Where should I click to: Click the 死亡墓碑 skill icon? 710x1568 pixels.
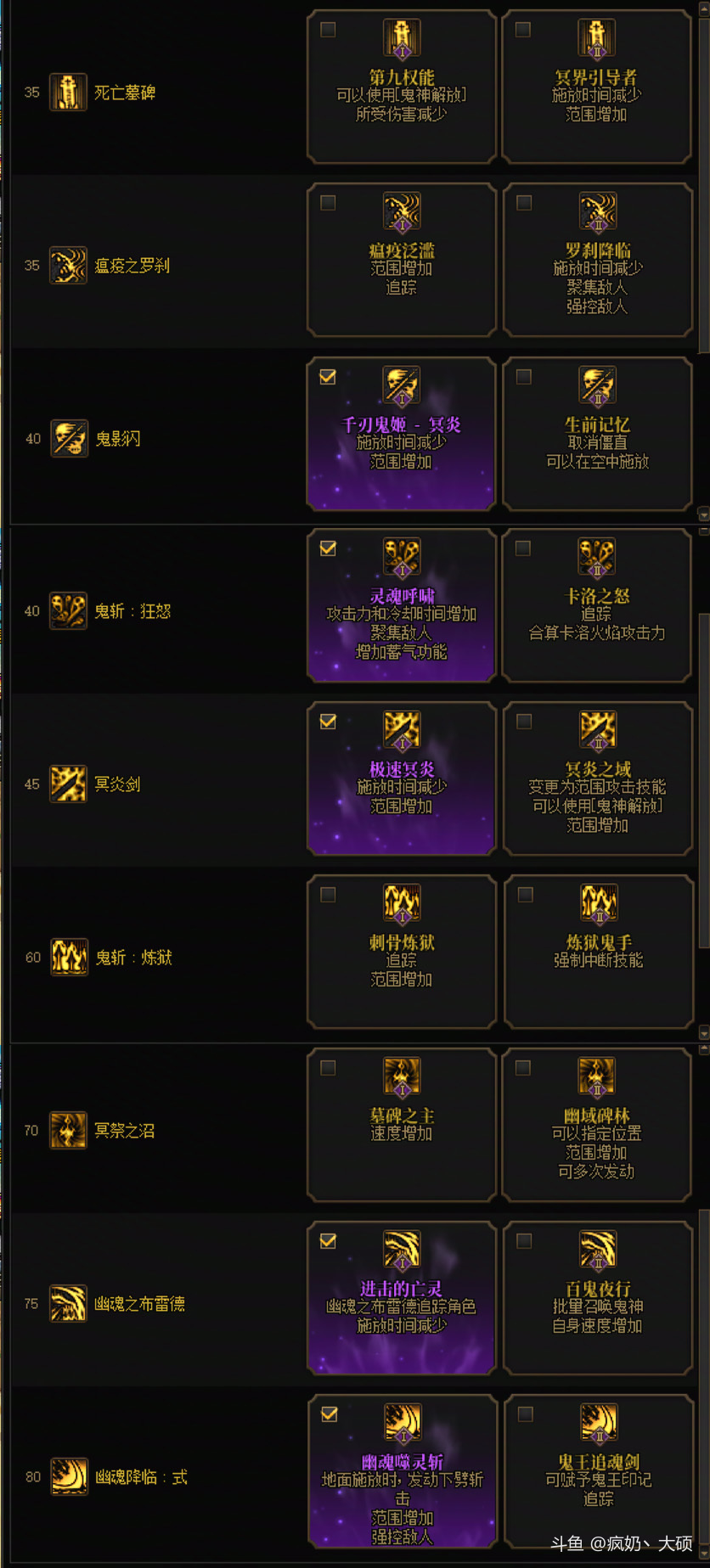click(68, 93)
